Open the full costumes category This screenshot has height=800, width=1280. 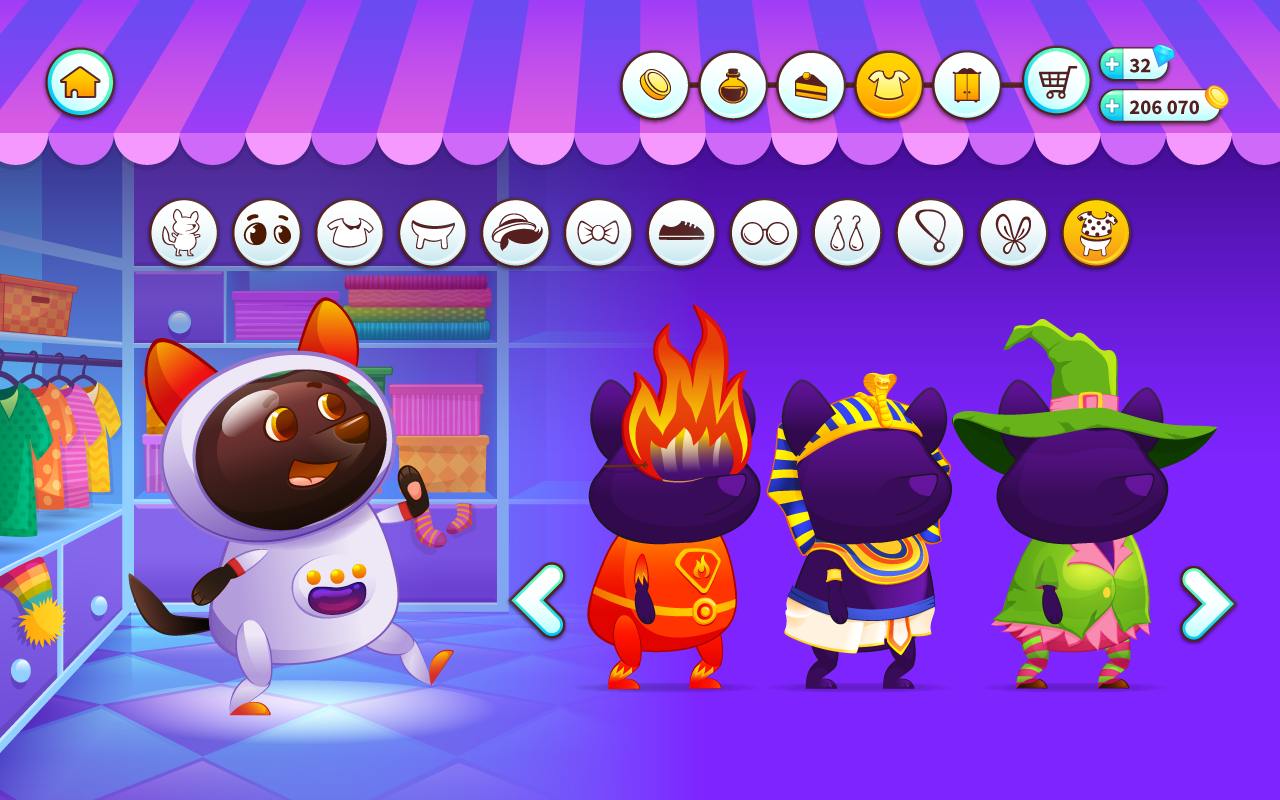click(1097, 232)
